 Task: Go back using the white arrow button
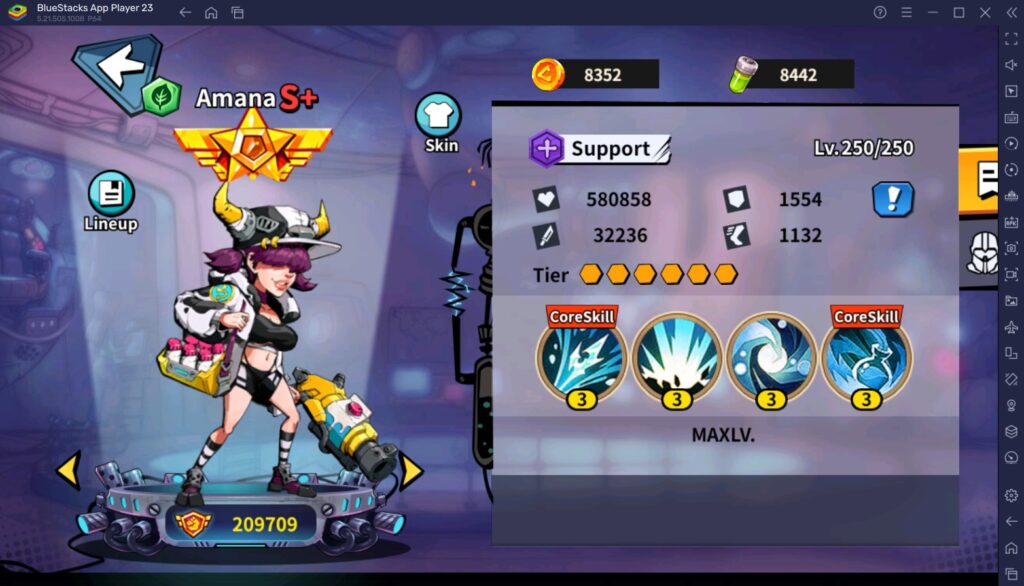[120, 68]
